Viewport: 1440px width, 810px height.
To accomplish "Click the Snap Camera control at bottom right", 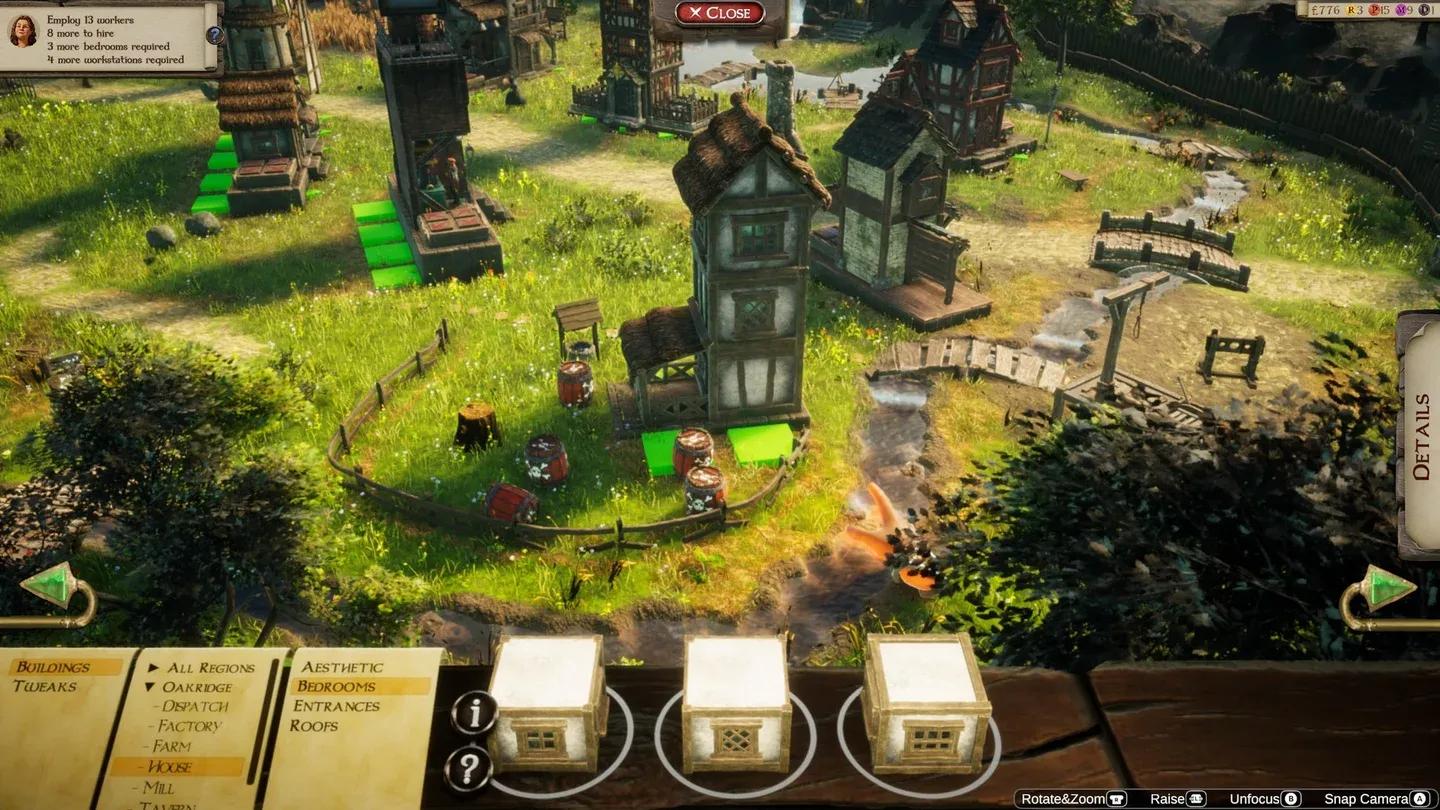I will [x=1365, y=798].
